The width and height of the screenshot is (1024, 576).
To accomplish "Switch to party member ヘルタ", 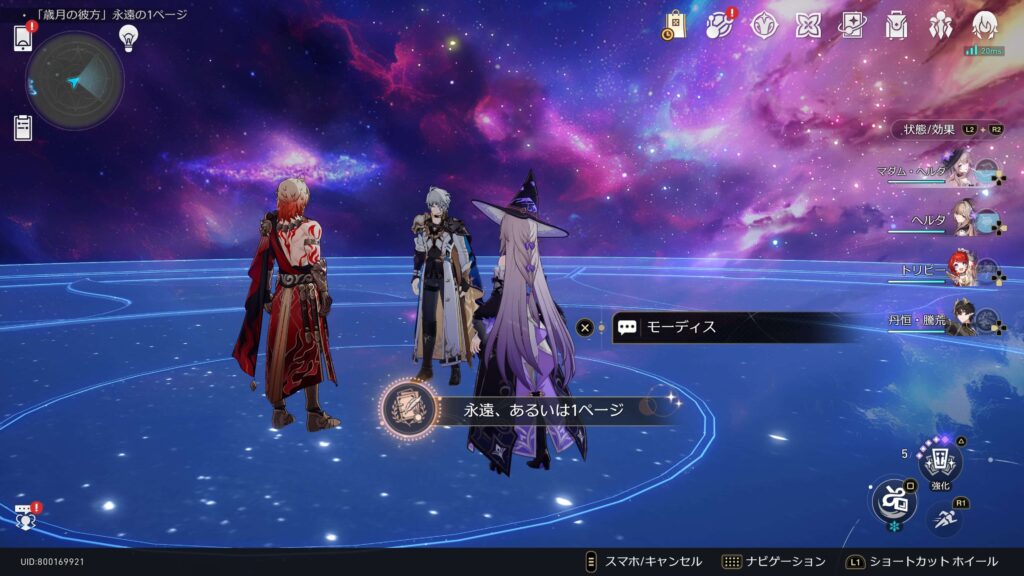I will 960,220.
